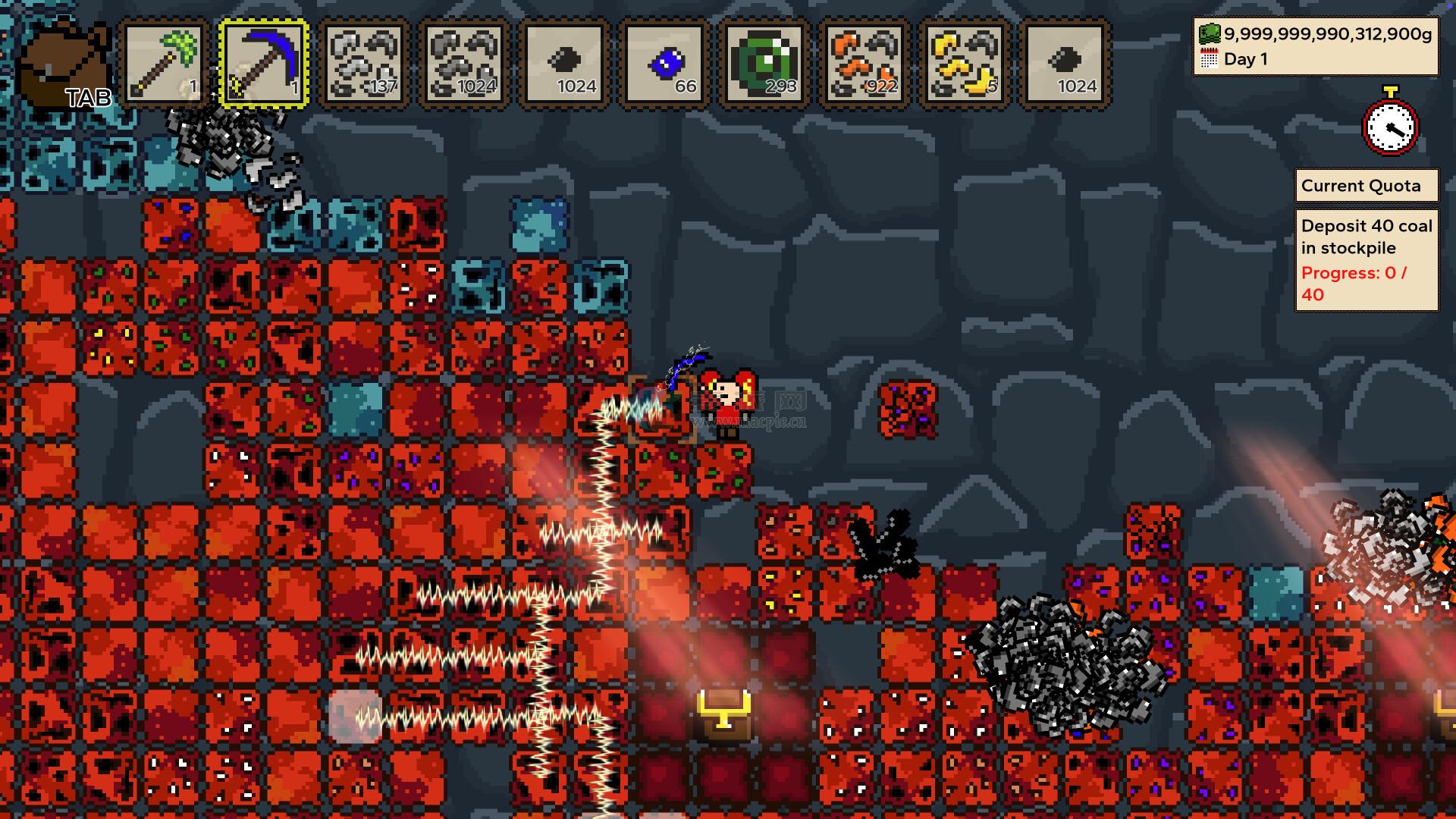Open the Current Quota panel
Screen dimensions: 1456x819
point(1366,186)
